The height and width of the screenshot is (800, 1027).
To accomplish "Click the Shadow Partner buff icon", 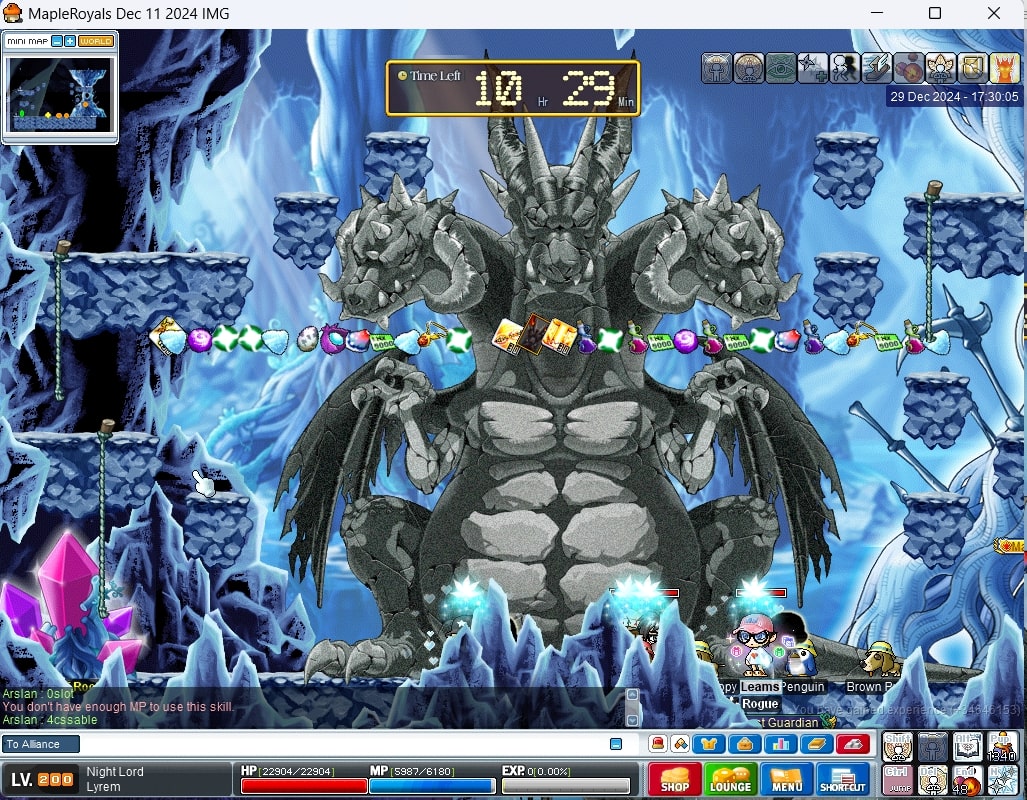I will click(844, 68).
